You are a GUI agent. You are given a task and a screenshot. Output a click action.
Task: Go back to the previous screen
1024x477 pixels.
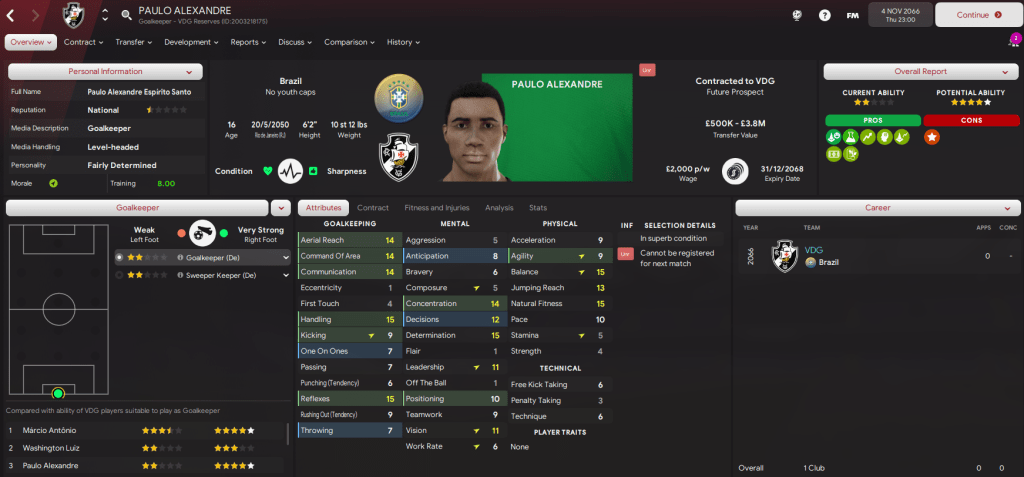11,15
